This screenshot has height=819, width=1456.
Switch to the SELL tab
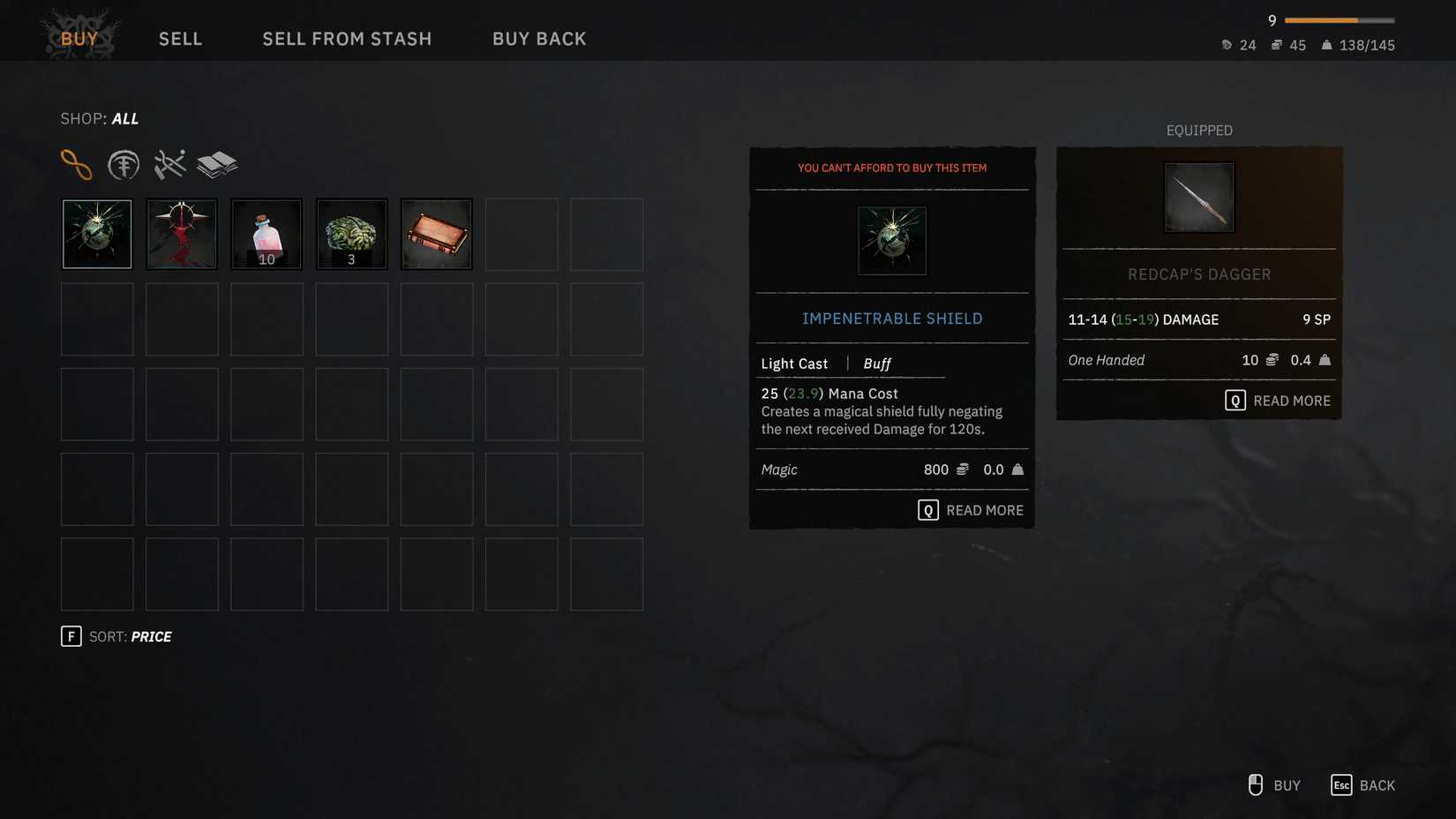click(x=180, y=39)
